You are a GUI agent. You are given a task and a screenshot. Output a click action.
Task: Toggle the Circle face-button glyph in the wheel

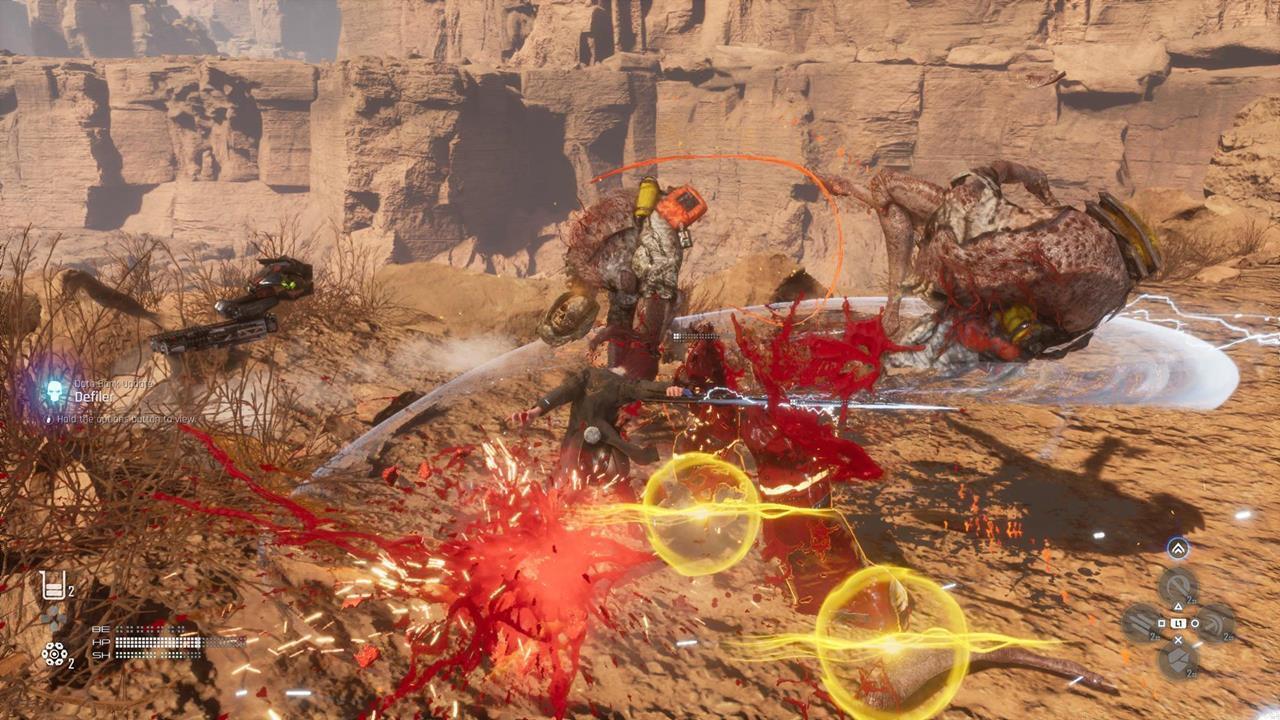(x=1194, y=622)
